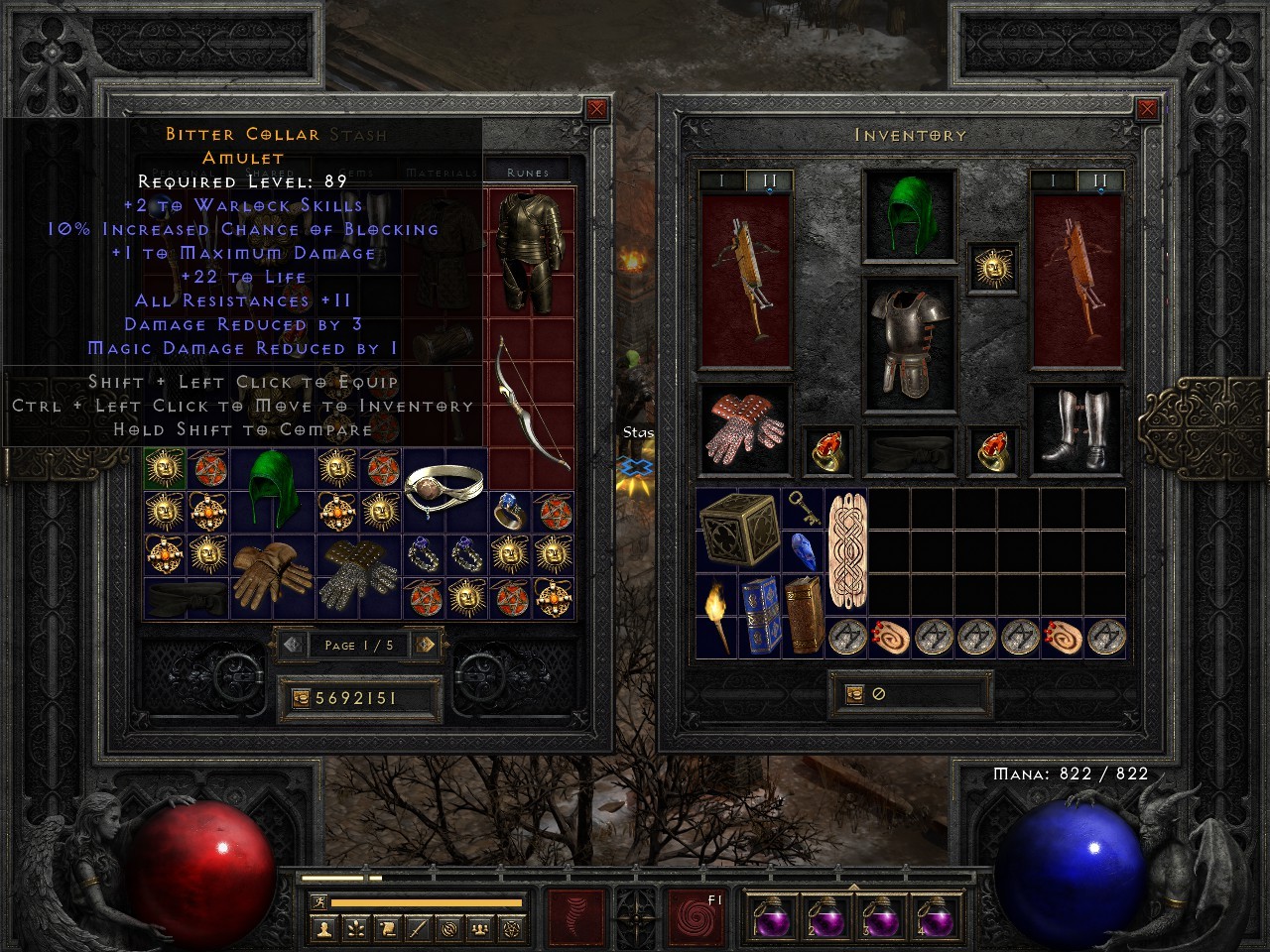
Task: Click the automap spiral icon
Action: tap(450, 928)
